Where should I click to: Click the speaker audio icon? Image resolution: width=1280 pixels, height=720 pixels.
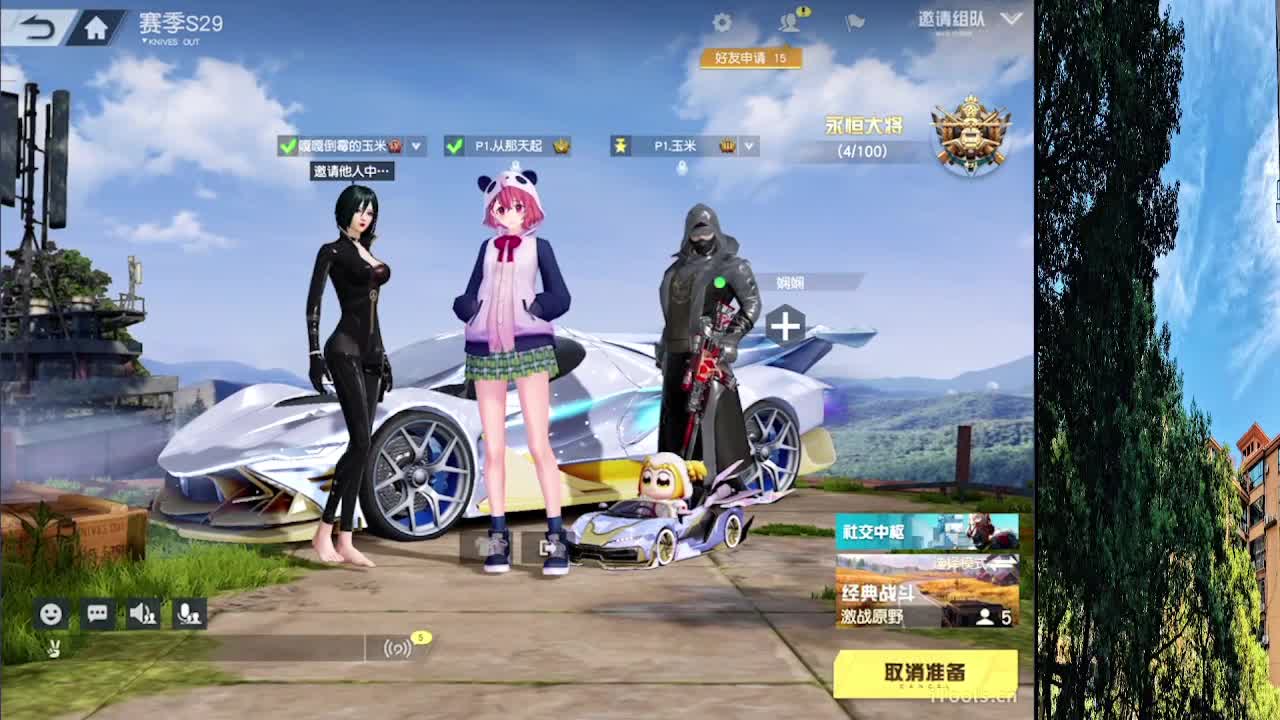(x=142, y=614)
